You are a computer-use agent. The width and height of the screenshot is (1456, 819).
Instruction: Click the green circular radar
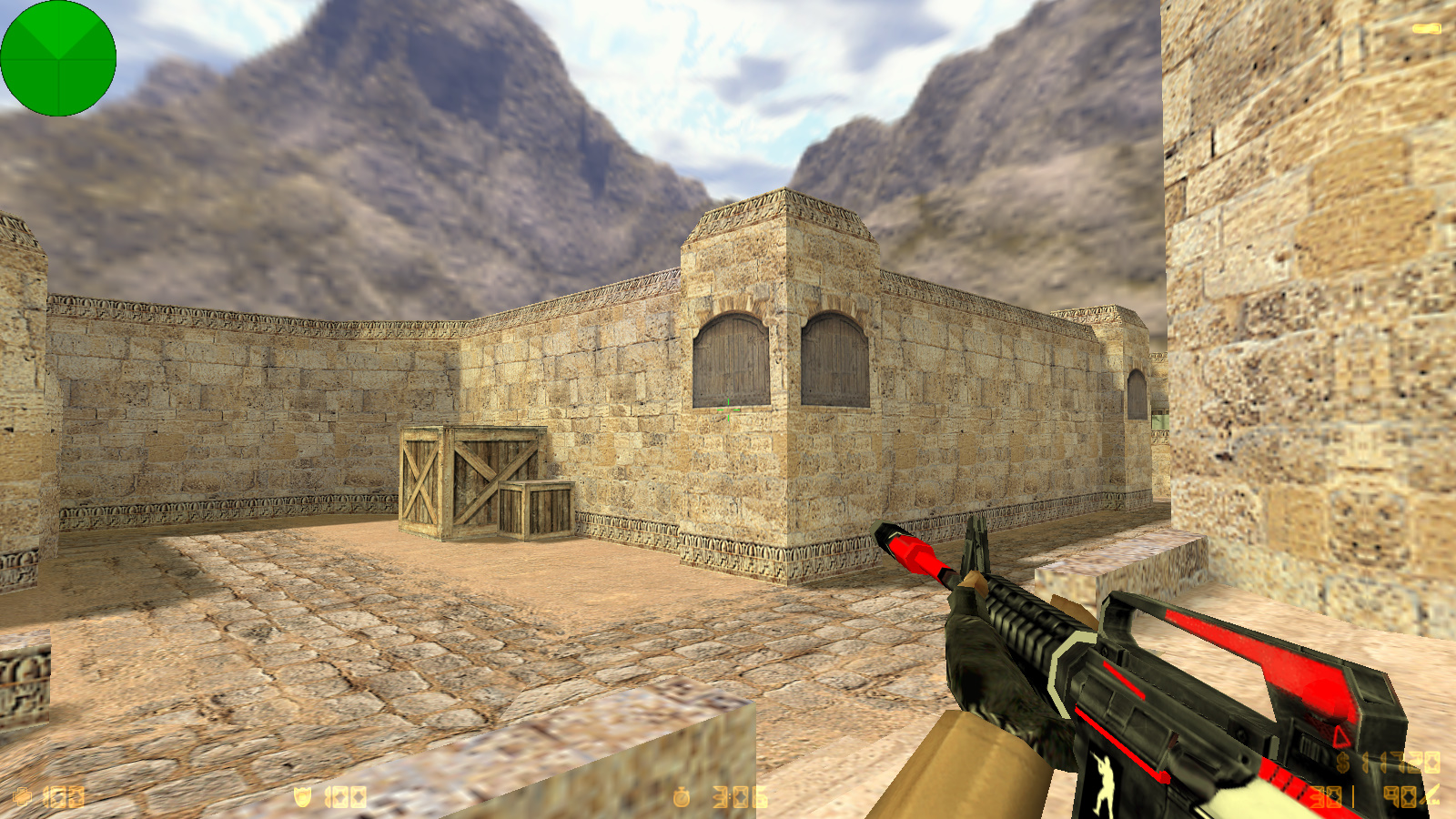pyautogui.click(x=58, y=58)
